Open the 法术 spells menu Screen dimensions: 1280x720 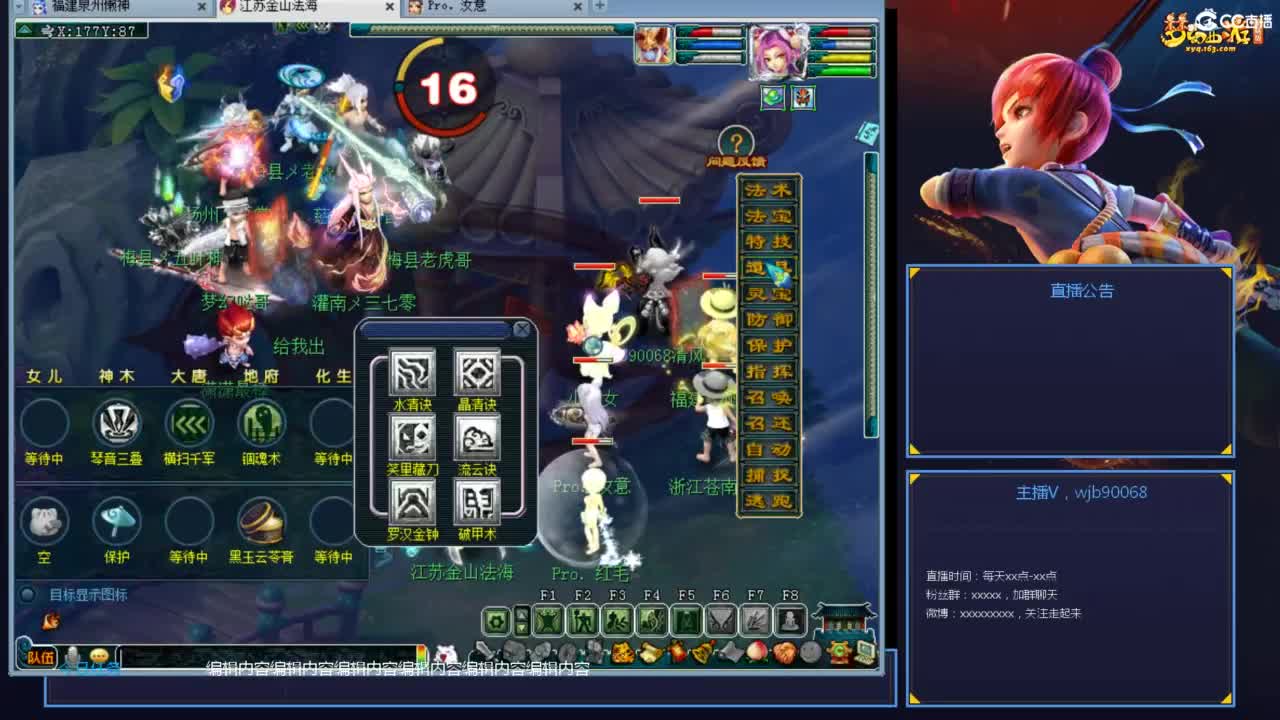click(x=770, y=188)
